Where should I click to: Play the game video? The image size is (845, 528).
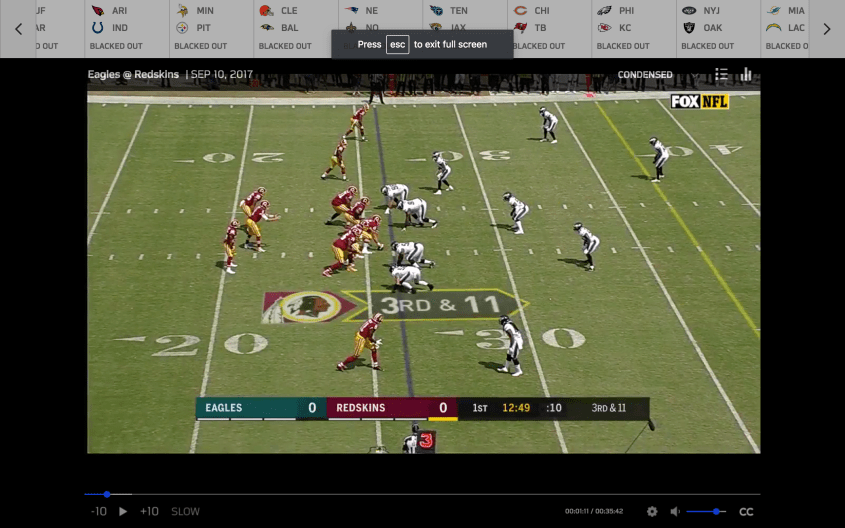click(123, 511)
